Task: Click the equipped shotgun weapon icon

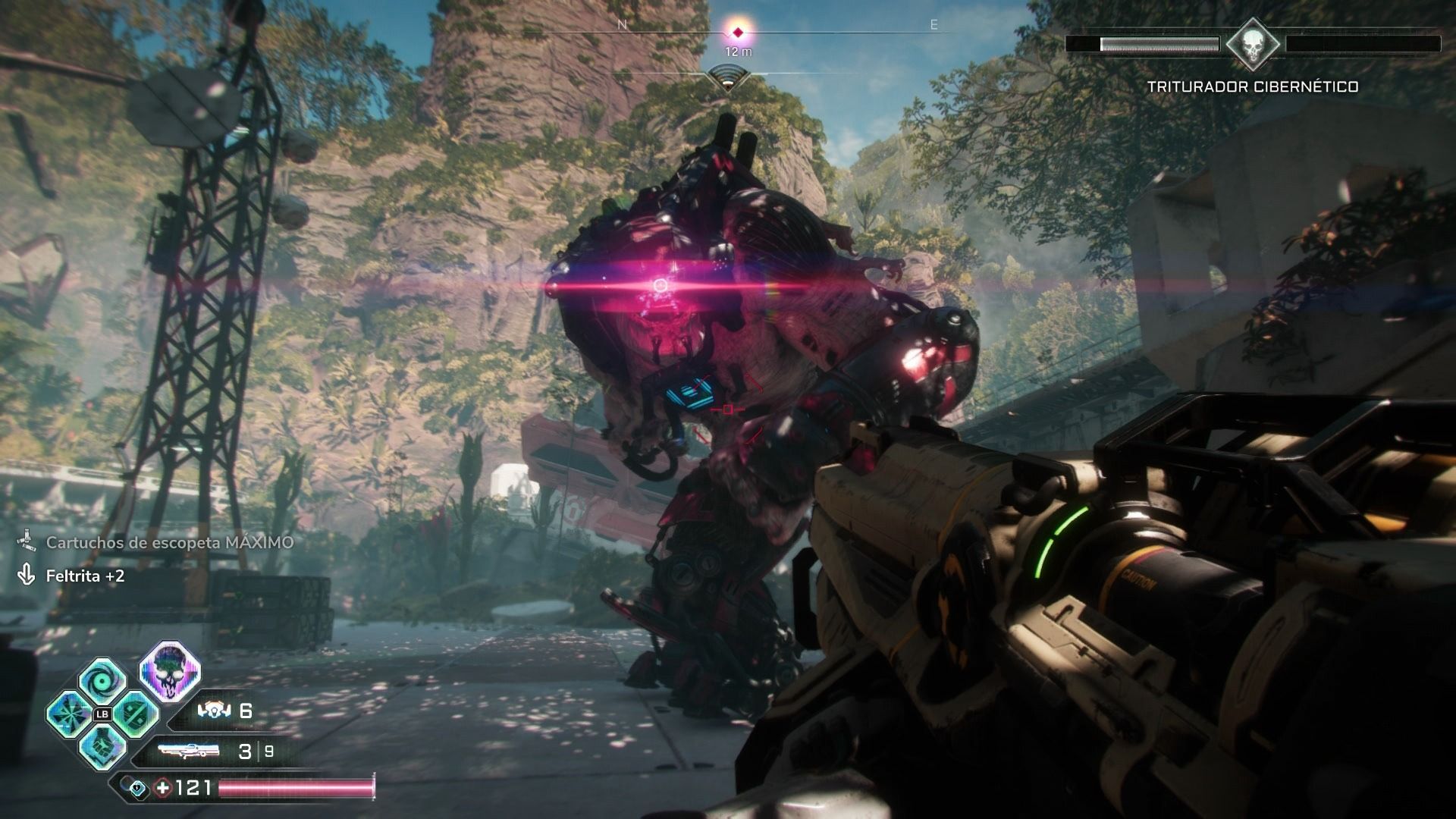Action: tap(189, 751)
